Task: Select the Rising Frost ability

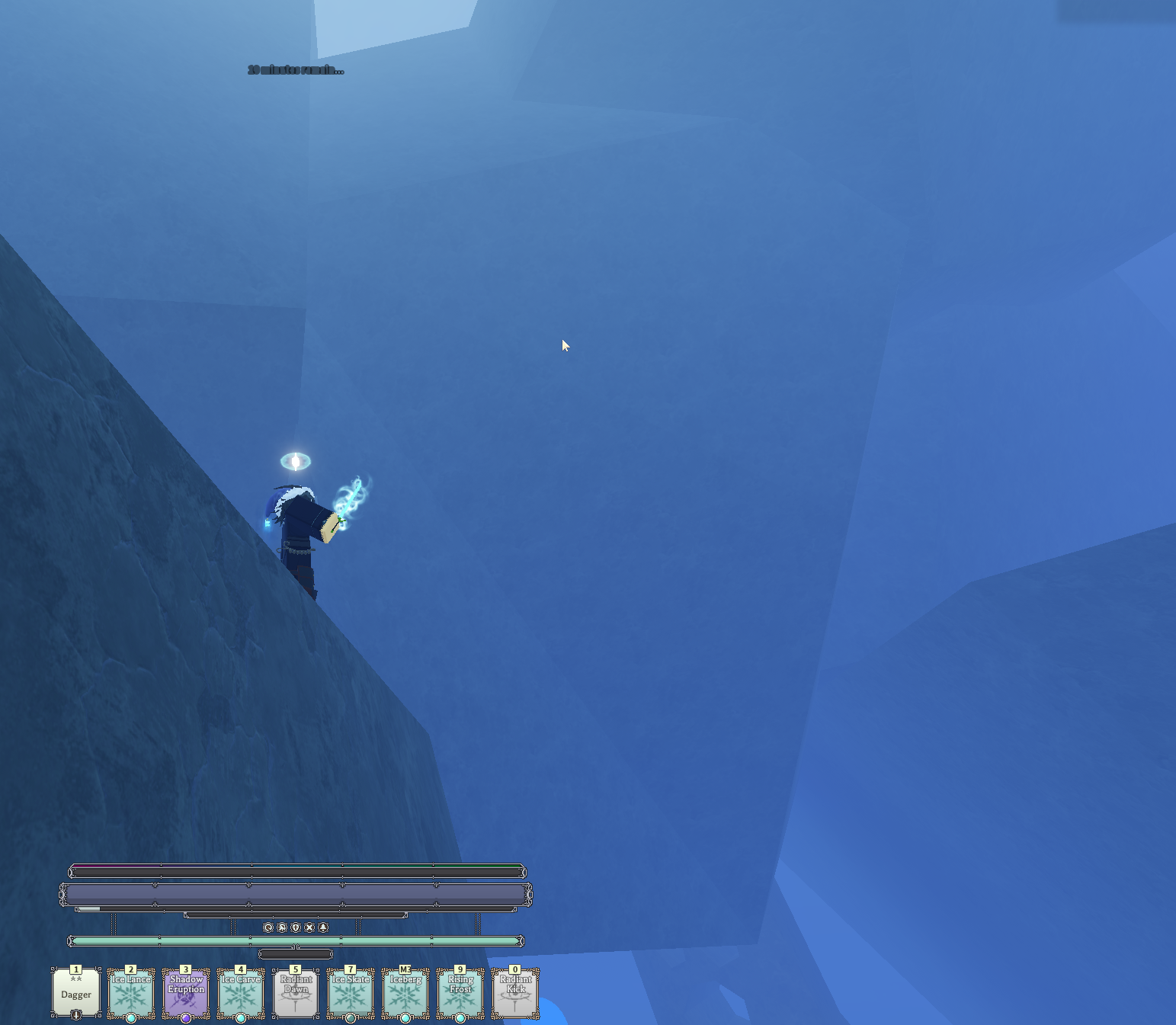Action: pyautogui.click(x=460, y=993)
